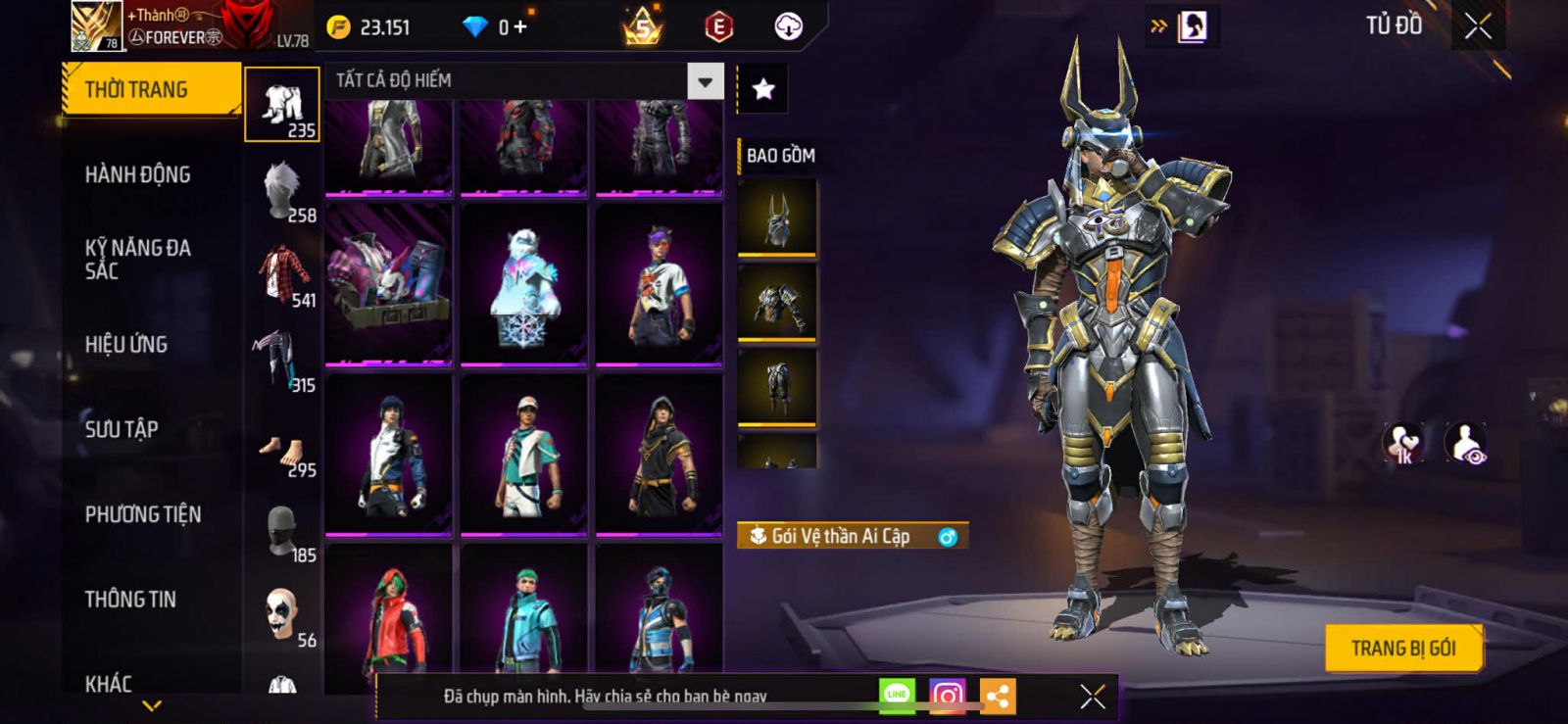
Task: Share screenshot via LINE
Action: 897,696
